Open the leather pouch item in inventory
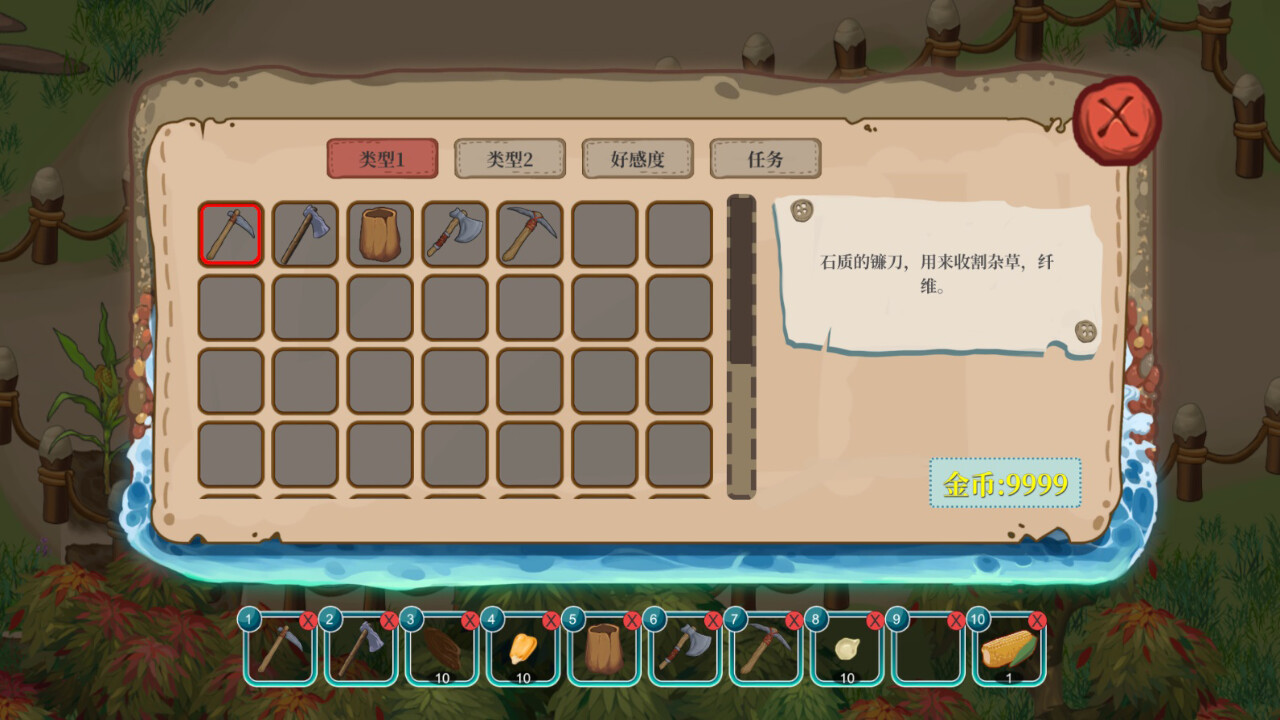The height and width of the screenshot is (720, 1280). [379, 233]
